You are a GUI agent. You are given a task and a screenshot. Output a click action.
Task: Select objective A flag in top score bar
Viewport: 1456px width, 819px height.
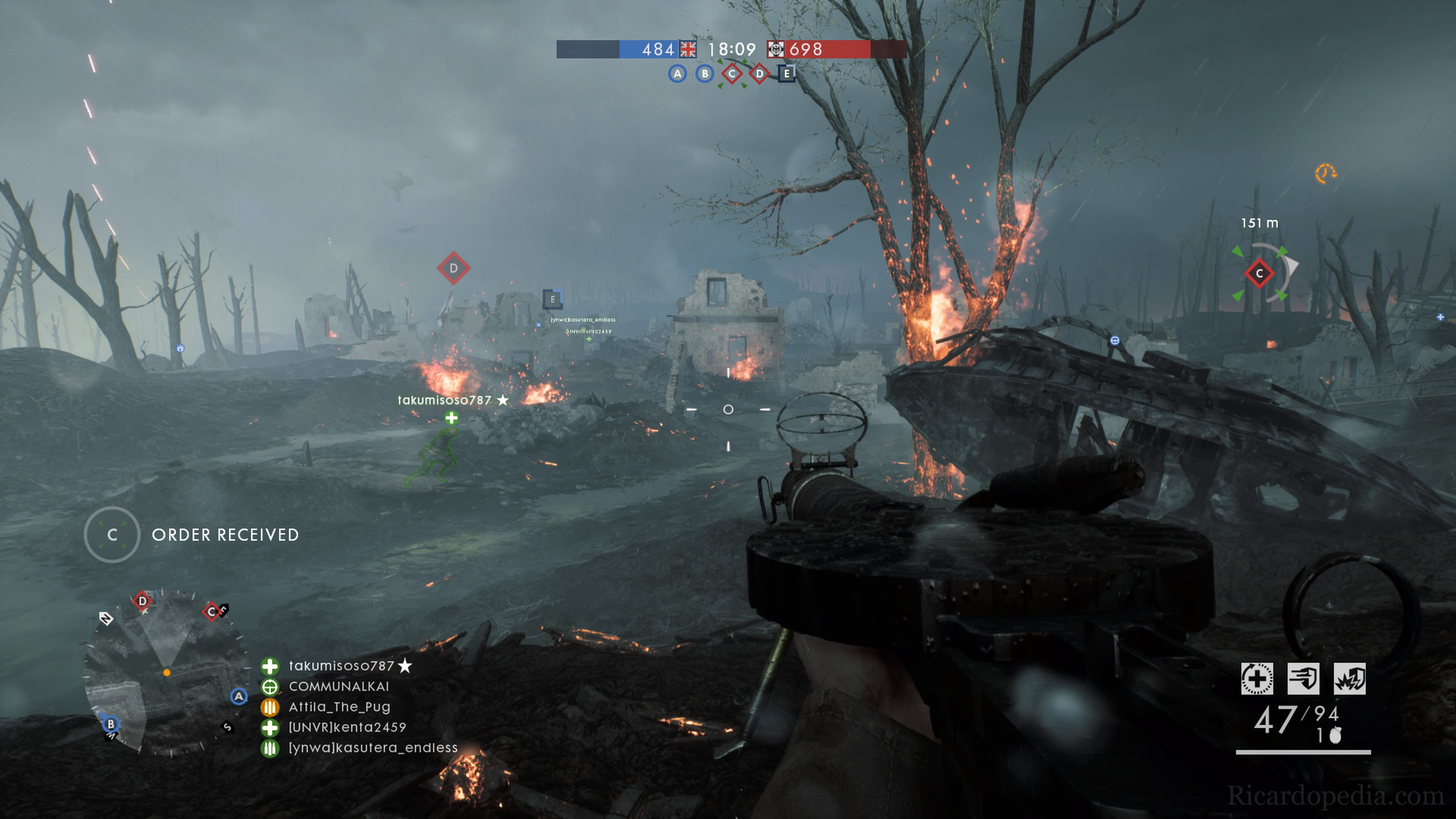click(677, 74)
